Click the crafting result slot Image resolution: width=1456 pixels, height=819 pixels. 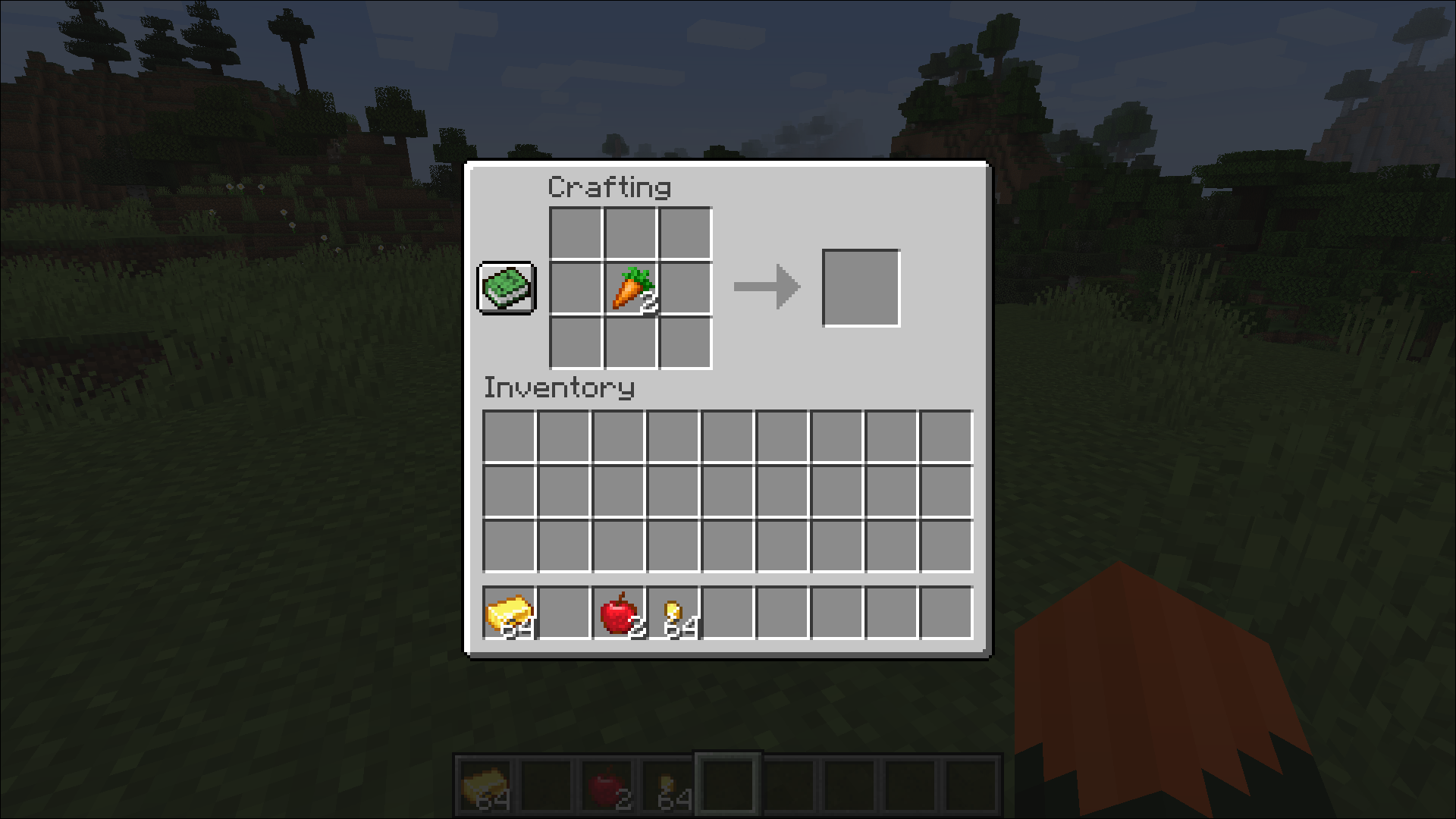[x=861, y=288]
